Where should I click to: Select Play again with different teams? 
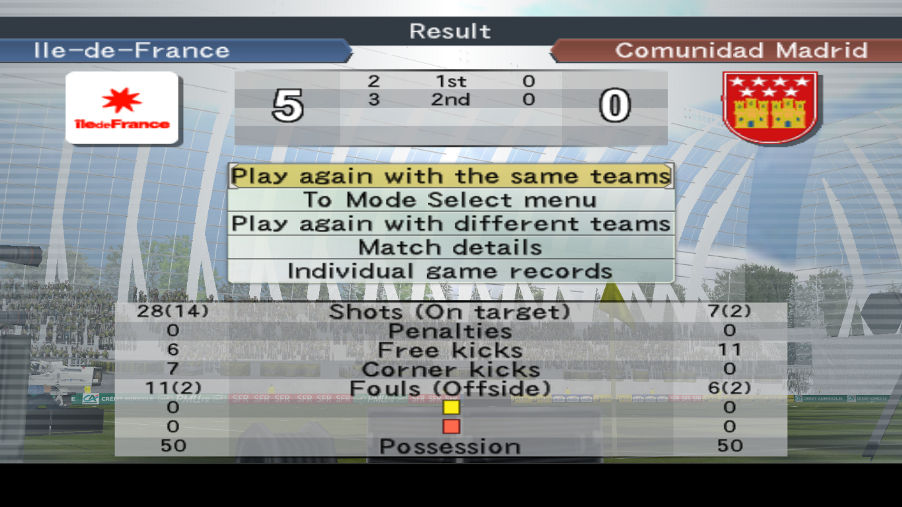tap(450, 223)
